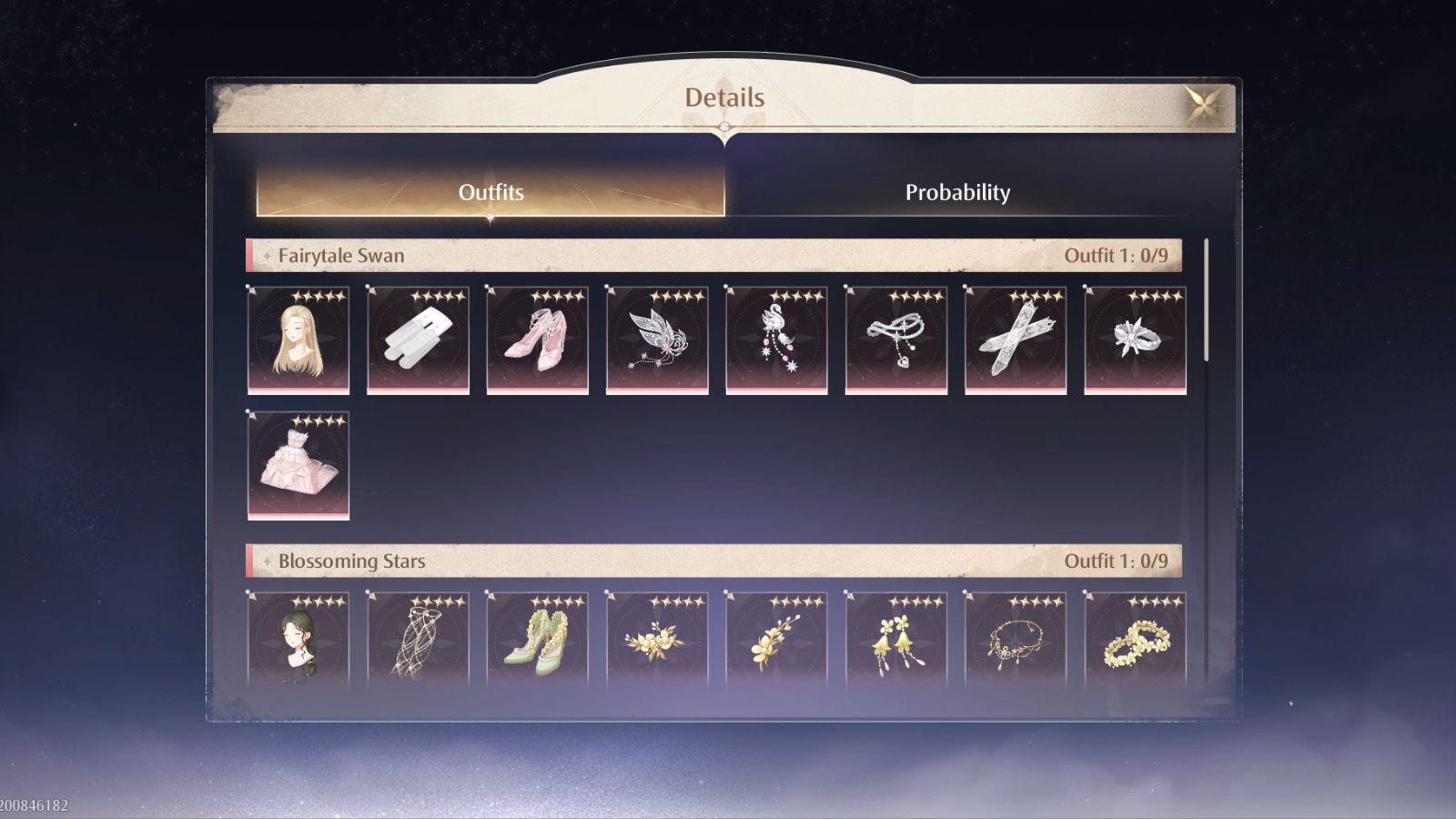Click the lace cross accessory
This screenshot has height=819, width=1456.
tap(1016, 339)
